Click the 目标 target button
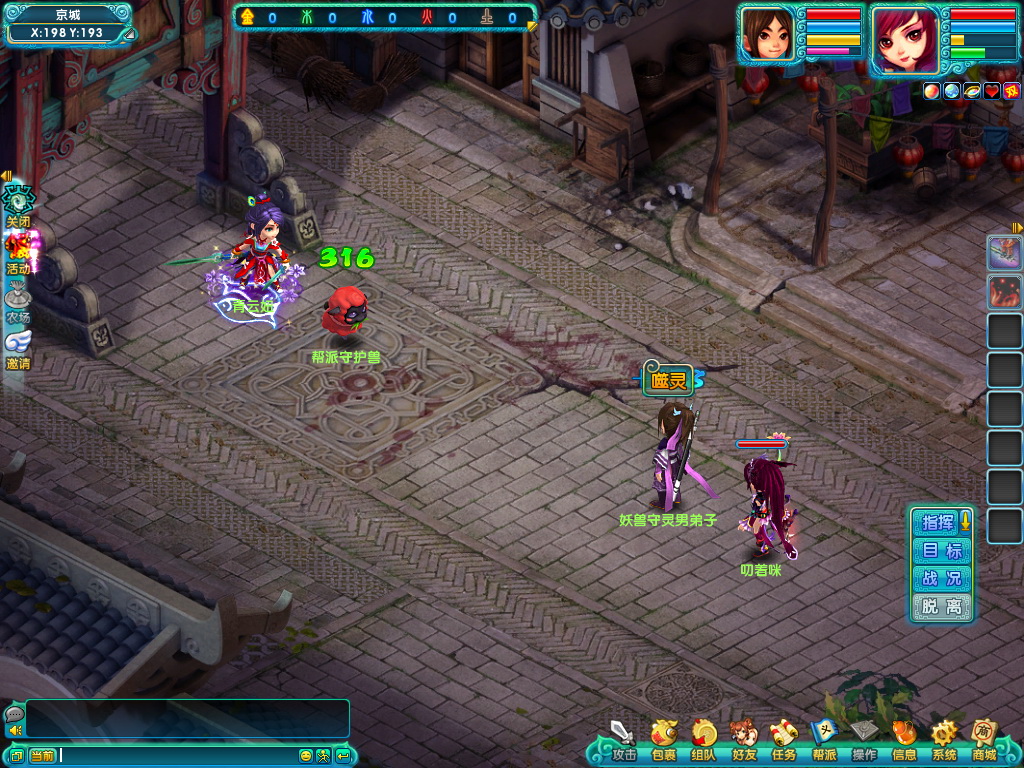The image size is (1024, 768). 941,550
